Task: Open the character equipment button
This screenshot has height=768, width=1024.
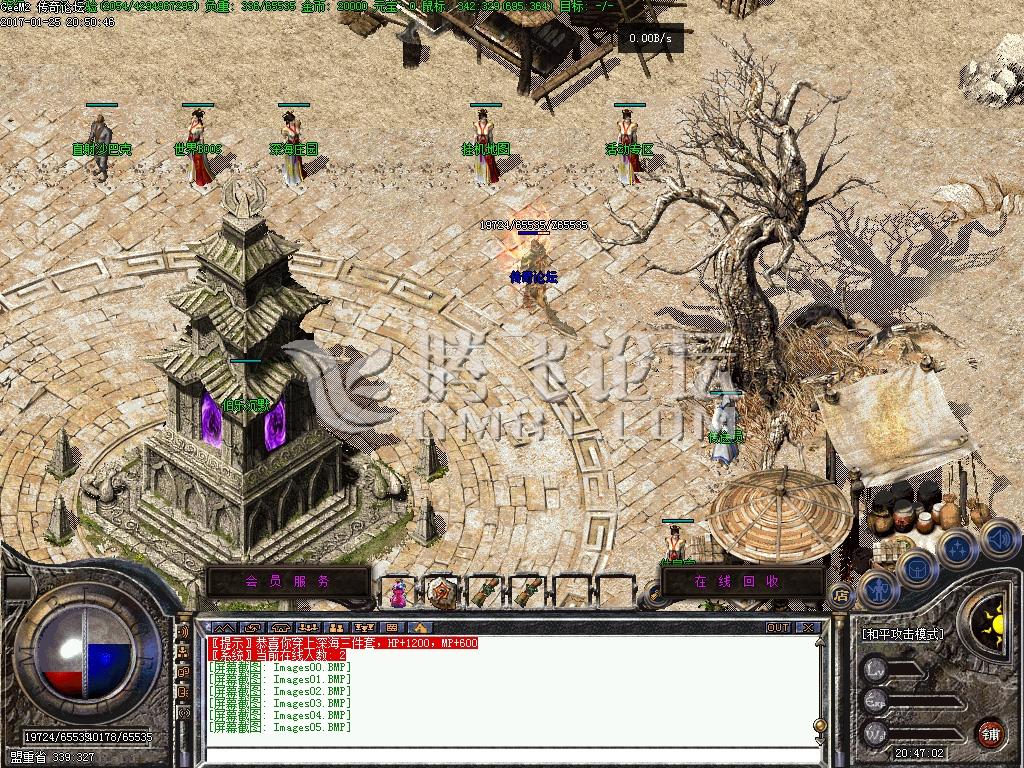Action: click(877, 589)
